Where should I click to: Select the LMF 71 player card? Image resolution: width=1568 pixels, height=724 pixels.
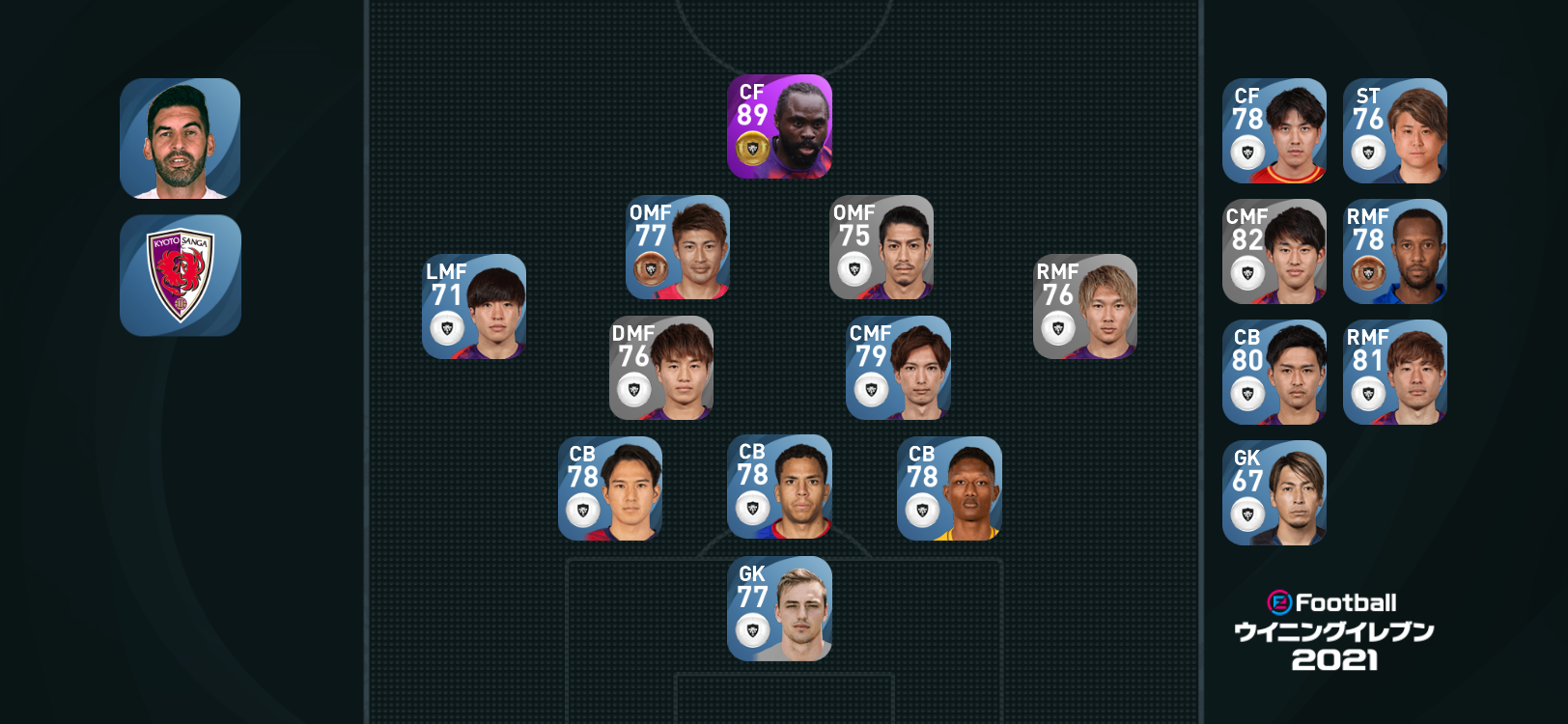tap(474, 306)
